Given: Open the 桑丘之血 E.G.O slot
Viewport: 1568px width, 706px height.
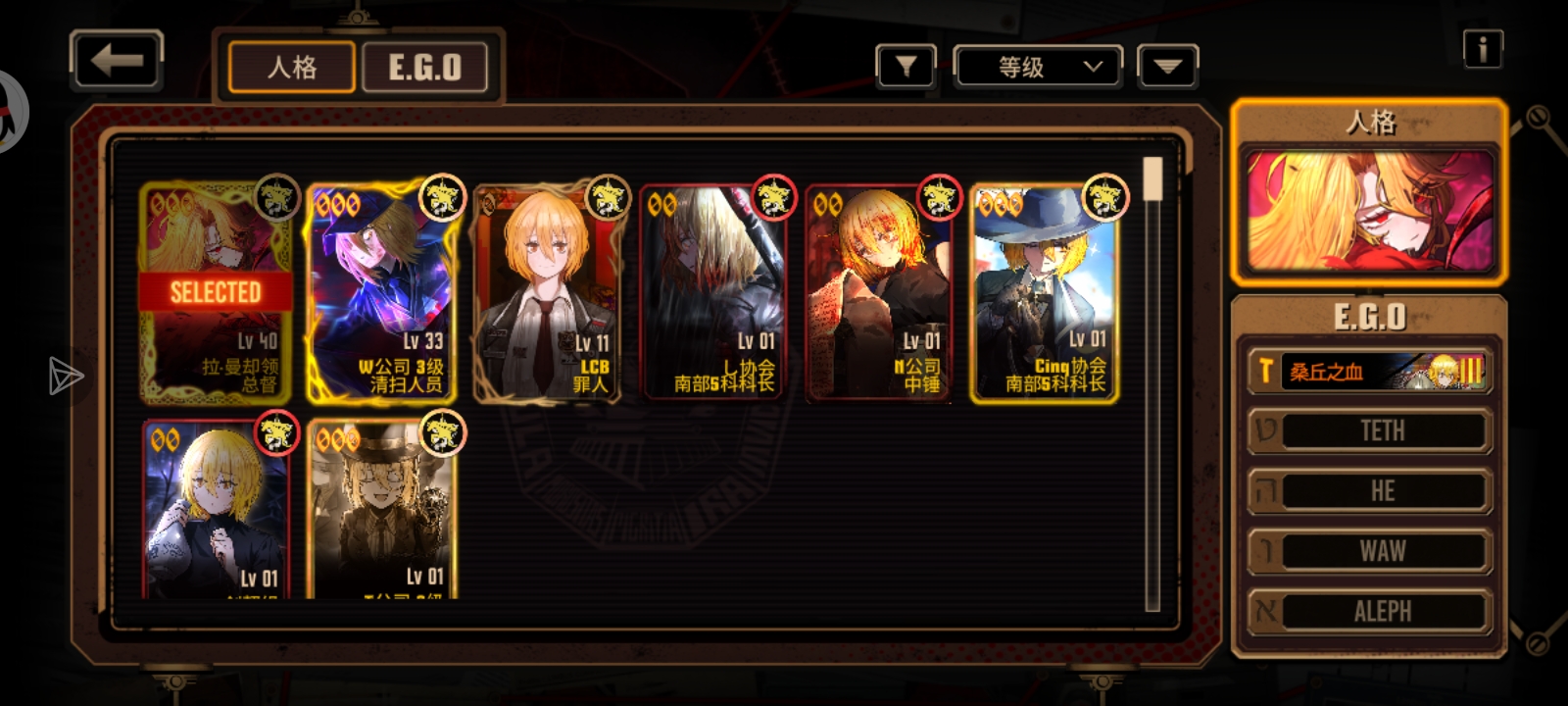Looking at the screenshot, I should (x=1370, y=372).
